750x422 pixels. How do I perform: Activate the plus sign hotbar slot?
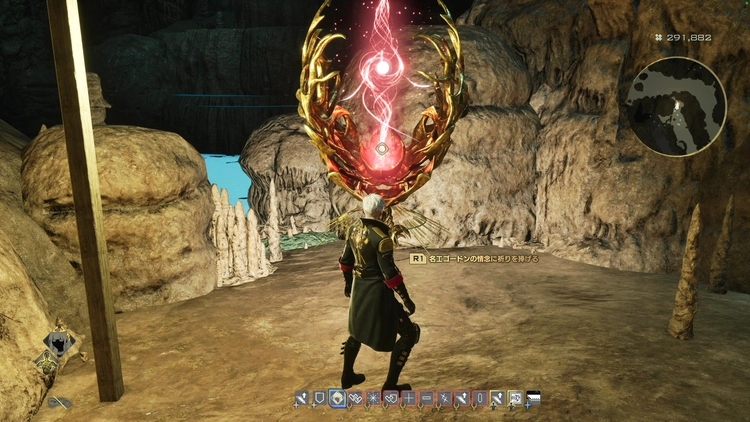tap(408, 398)
